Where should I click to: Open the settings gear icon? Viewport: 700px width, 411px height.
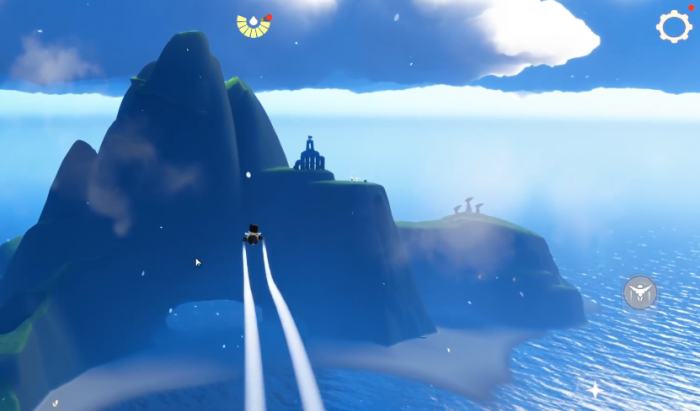coord(674,26)
